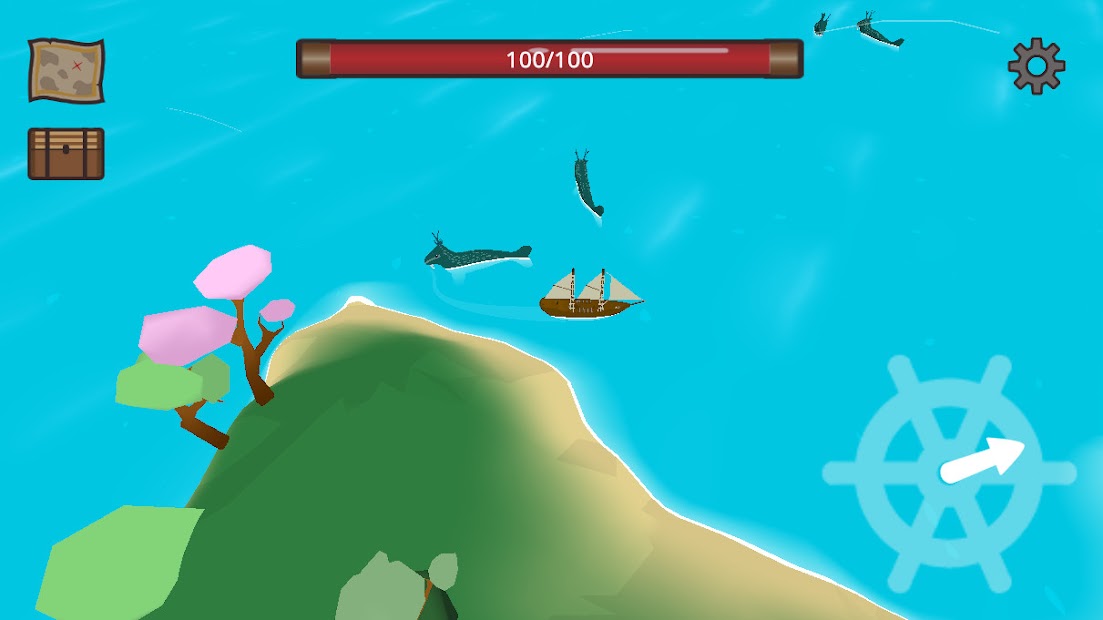Screen dimensions: 1103x620
Task: Open the treasure map
Action: 66,69
